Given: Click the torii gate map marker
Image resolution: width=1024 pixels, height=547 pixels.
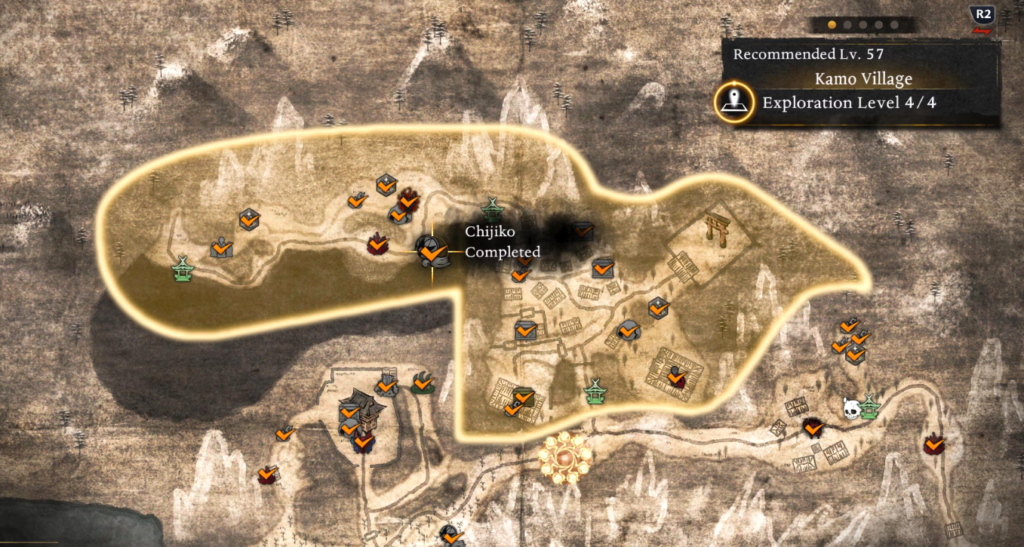Looking at the screenshot, I should tap(716, 226).
